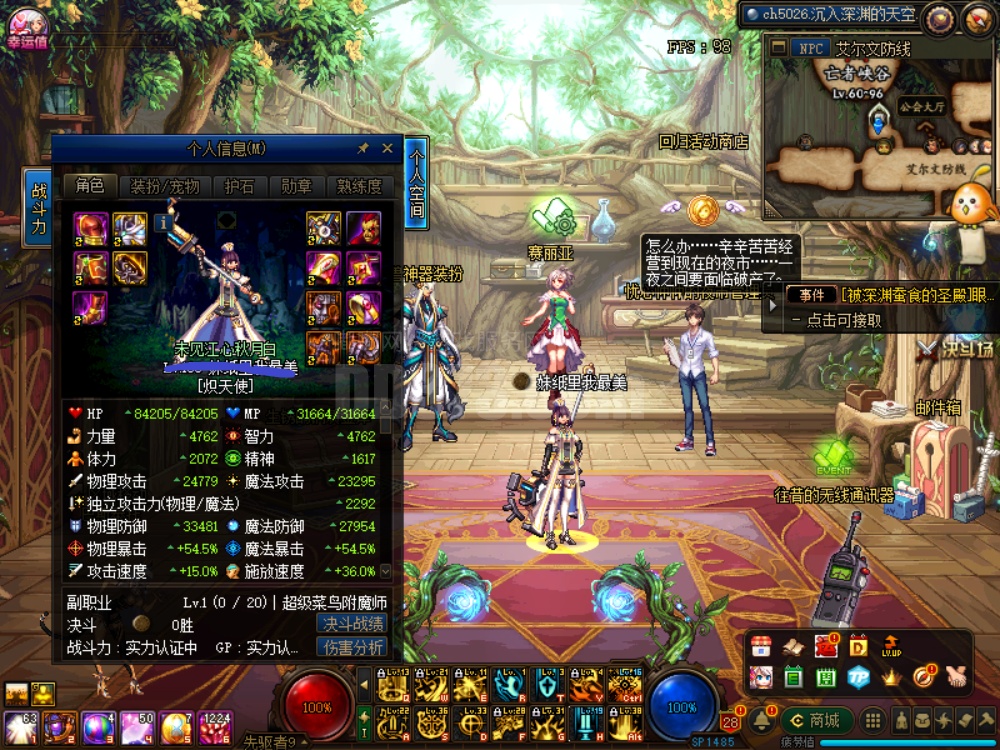Open the LV.UP level-up guide icon
1000x750 pixels.
tap(891, 645)
